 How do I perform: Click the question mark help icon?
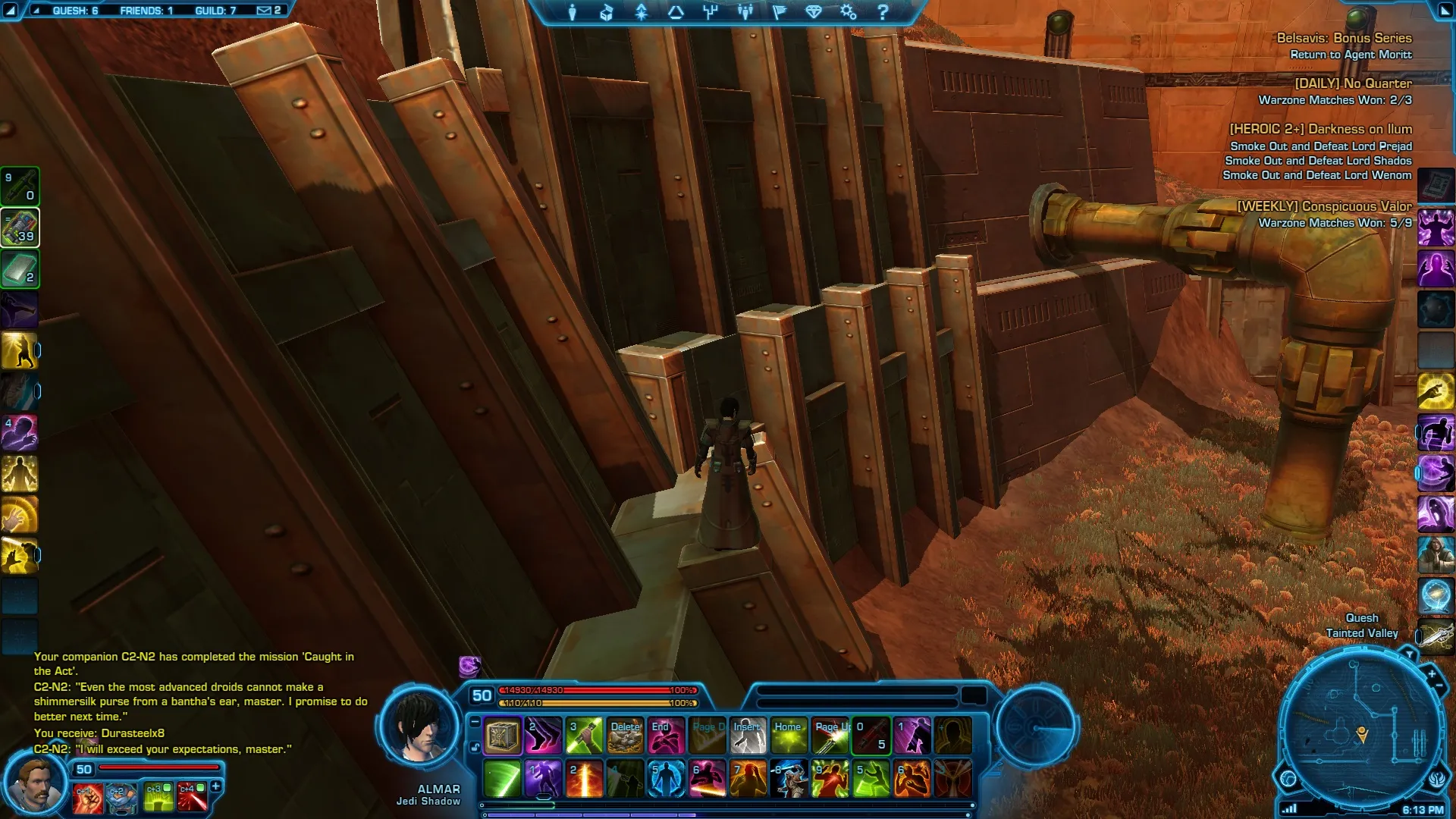click(883, 12)
